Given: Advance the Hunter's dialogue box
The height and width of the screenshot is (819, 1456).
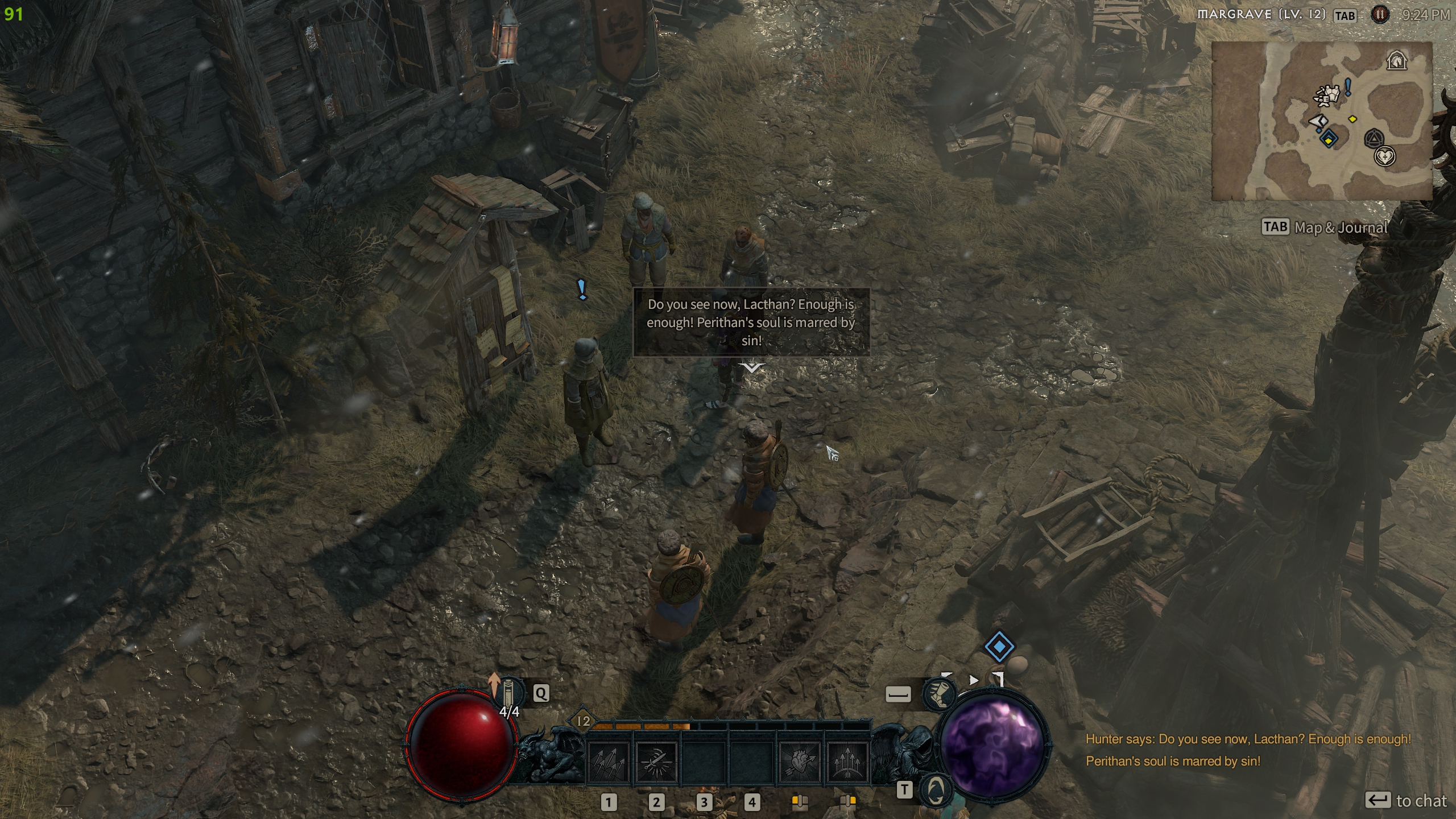Looking at the screenshot, I should [751, 368].
